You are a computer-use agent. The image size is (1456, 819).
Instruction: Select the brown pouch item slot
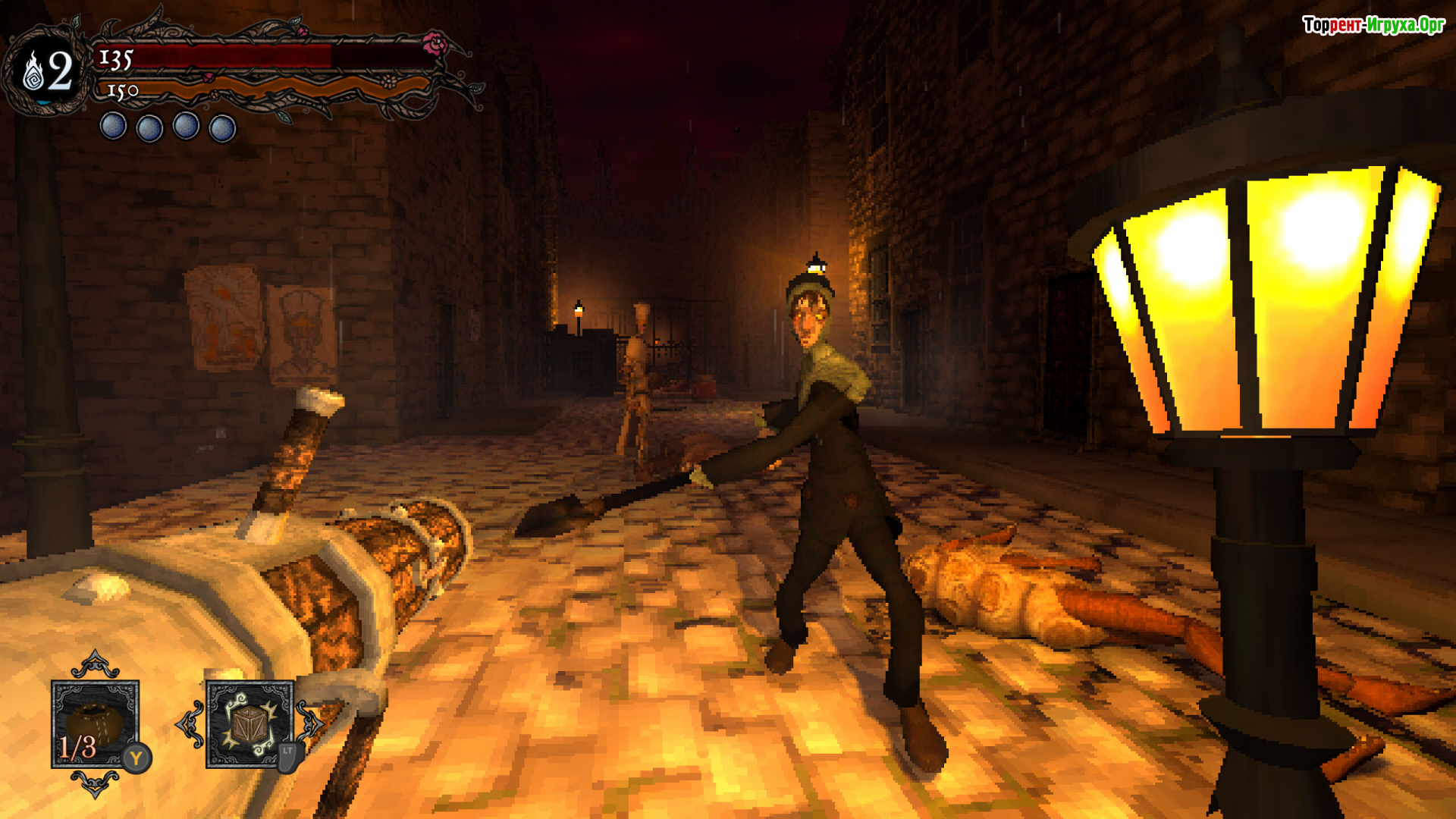click(x=95, y=723)
